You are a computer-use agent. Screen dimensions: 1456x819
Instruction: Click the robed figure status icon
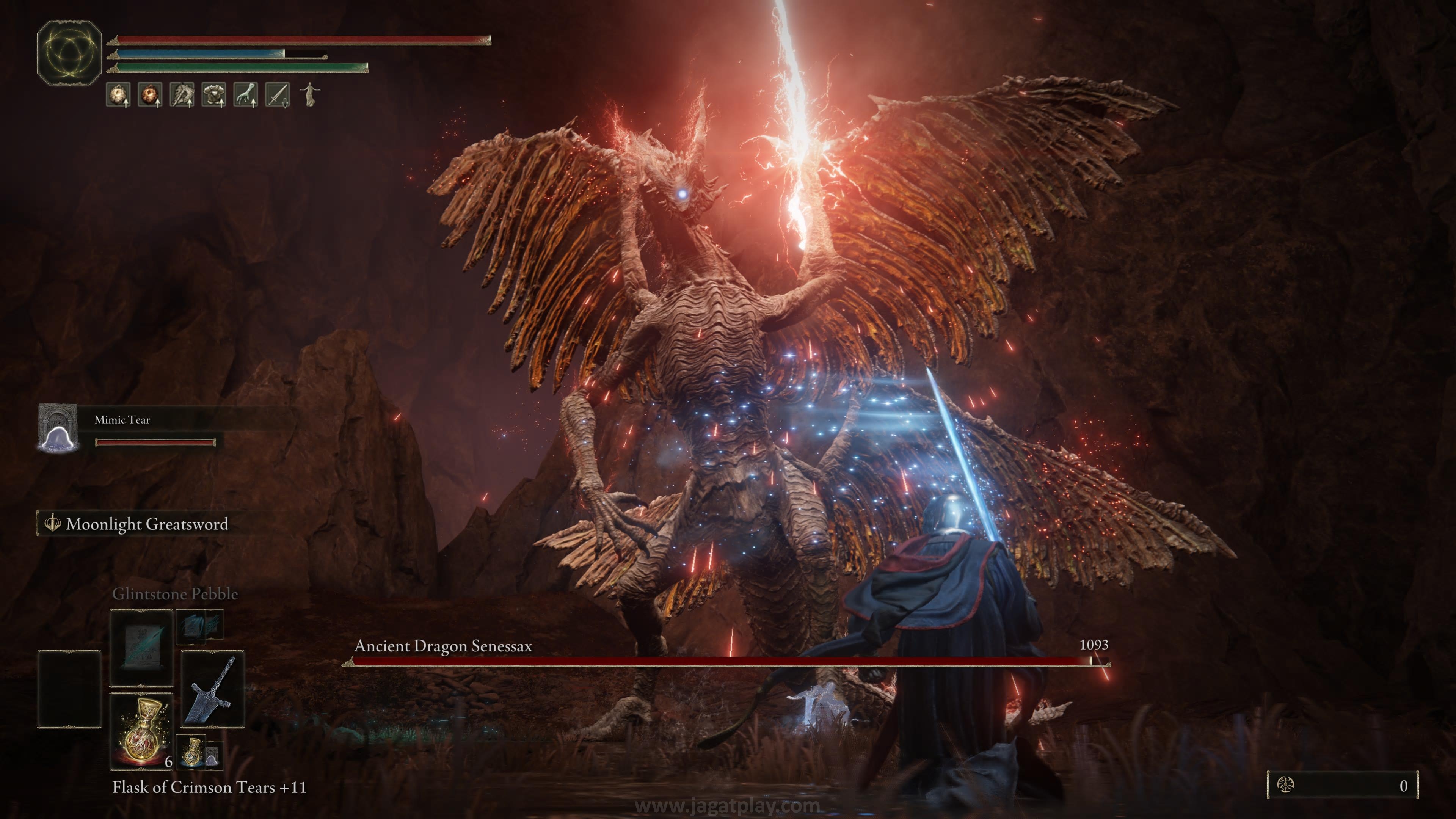pos(309,94)
